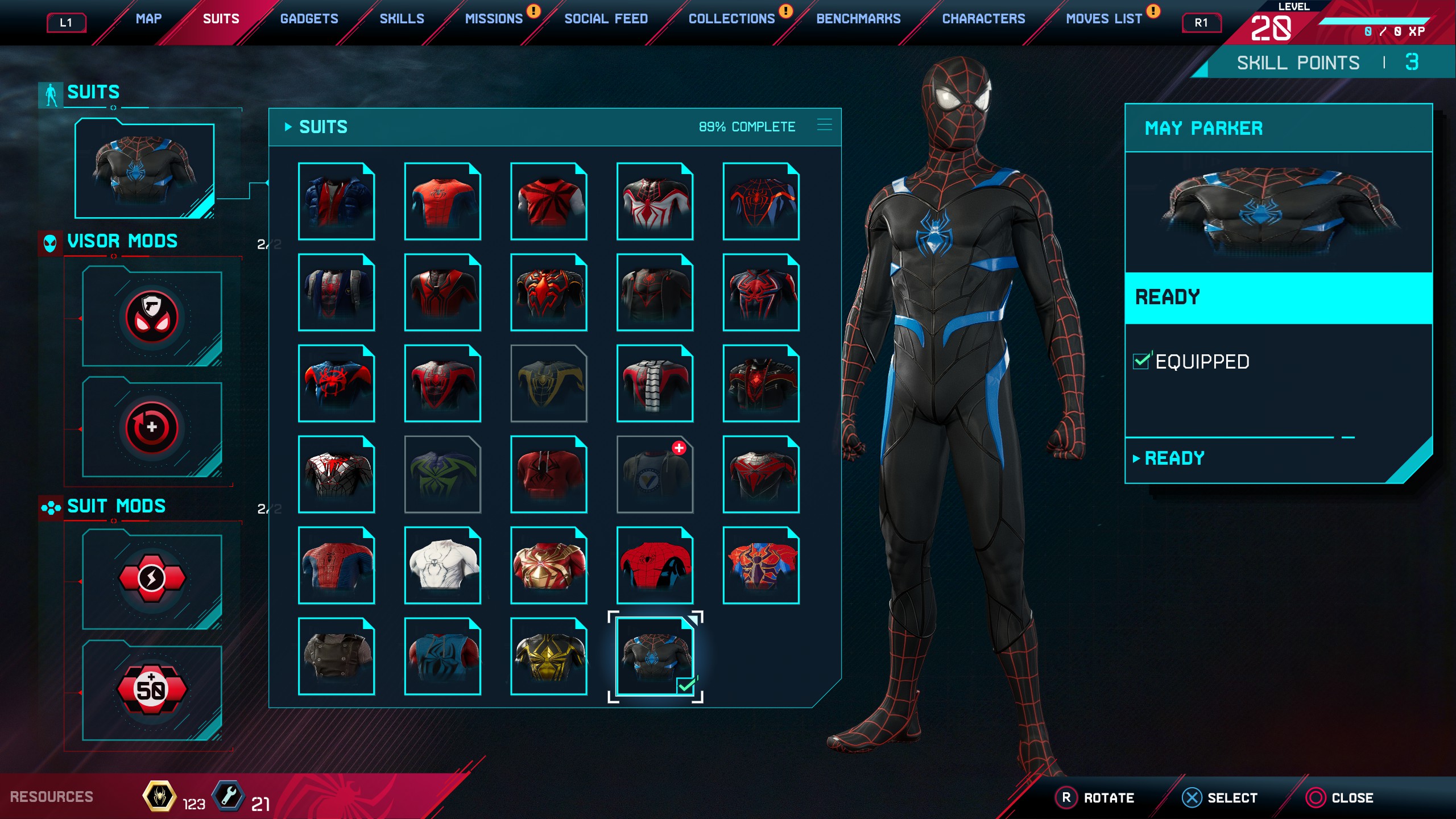This screenshot has width=1456, height=819.
Task: Choose the 50 plus suit mod slot
Action: point(152,689)
